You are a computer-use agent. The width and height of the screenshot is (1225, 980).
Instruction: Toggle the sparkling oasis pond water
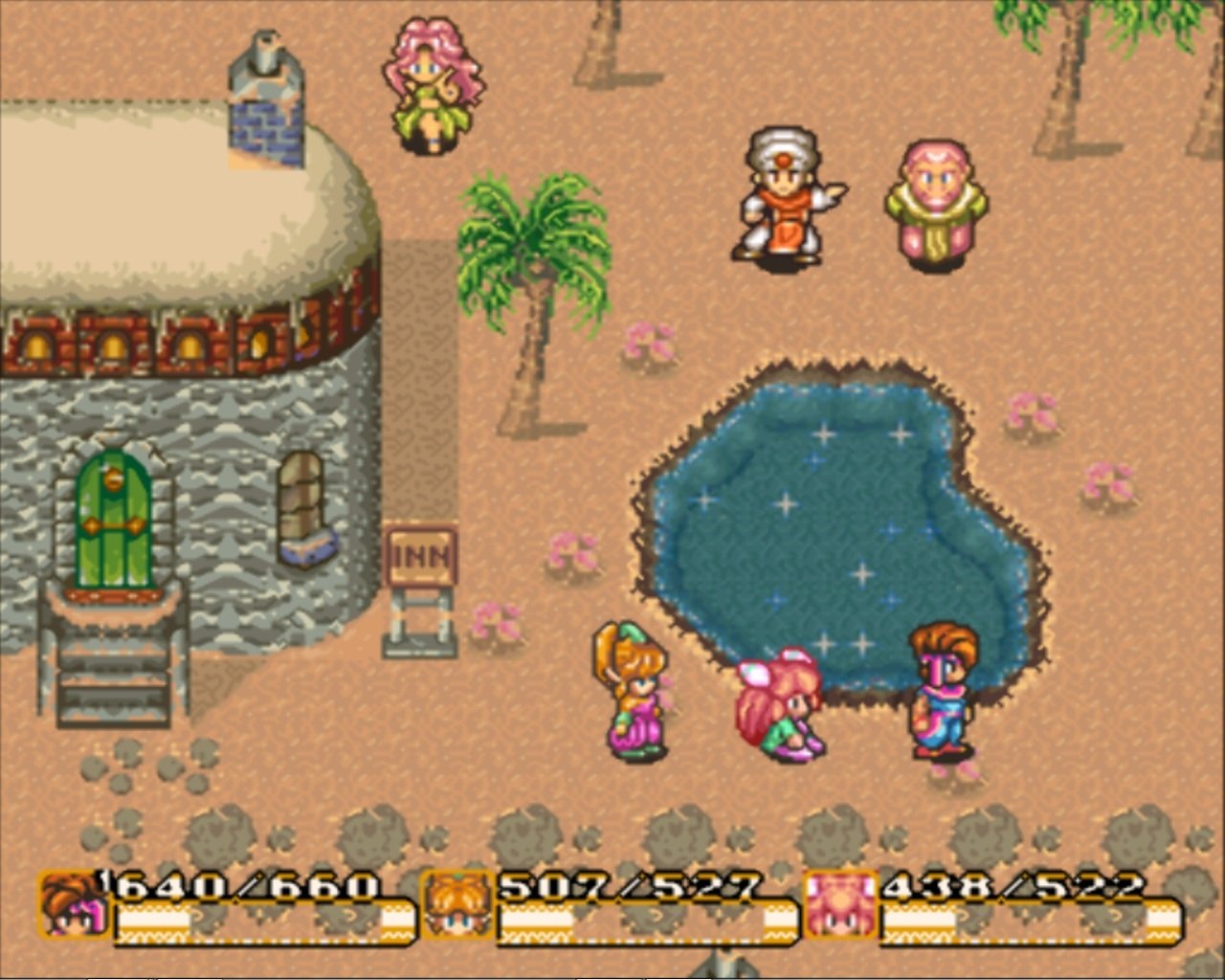[x=833, y=507]
